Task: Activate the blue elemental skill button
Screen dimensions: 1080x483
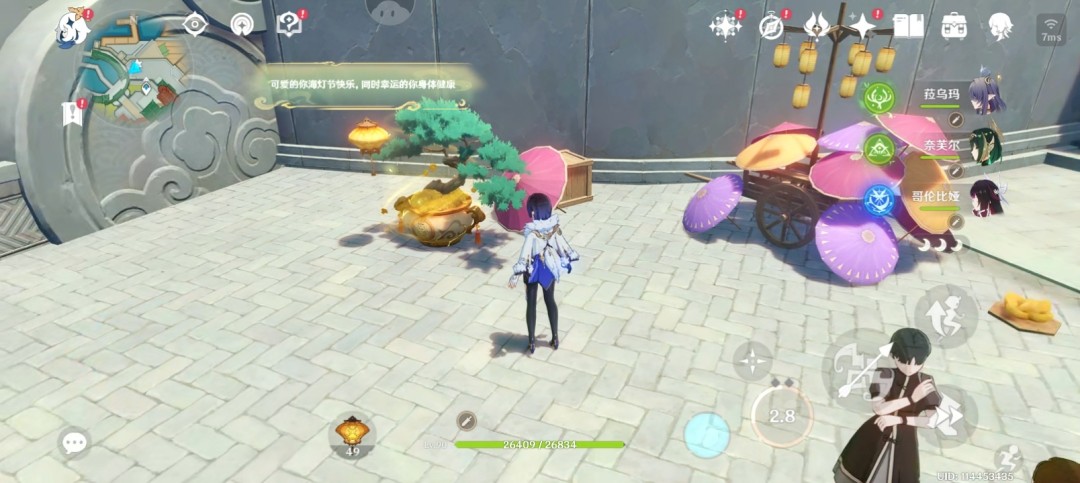Action: point(707,434)
